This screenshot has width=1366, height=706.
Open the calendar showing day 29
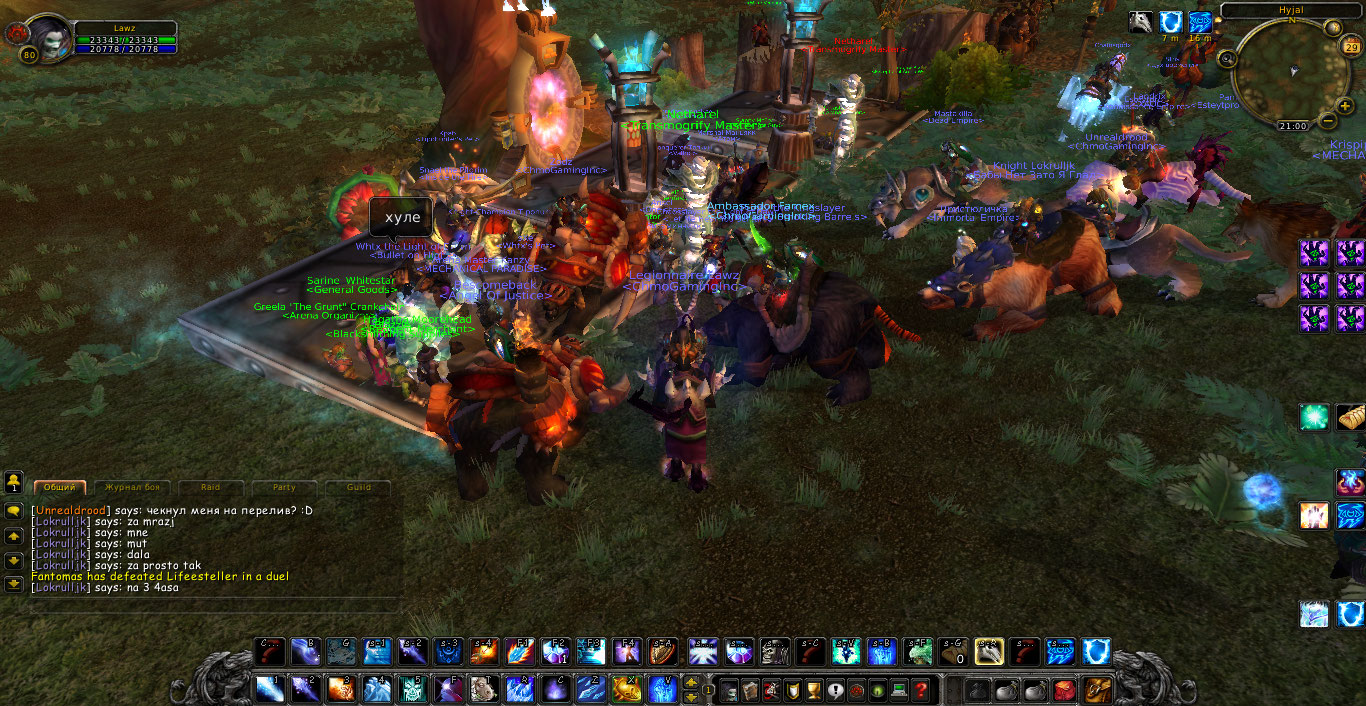(x=1351, y=47)
